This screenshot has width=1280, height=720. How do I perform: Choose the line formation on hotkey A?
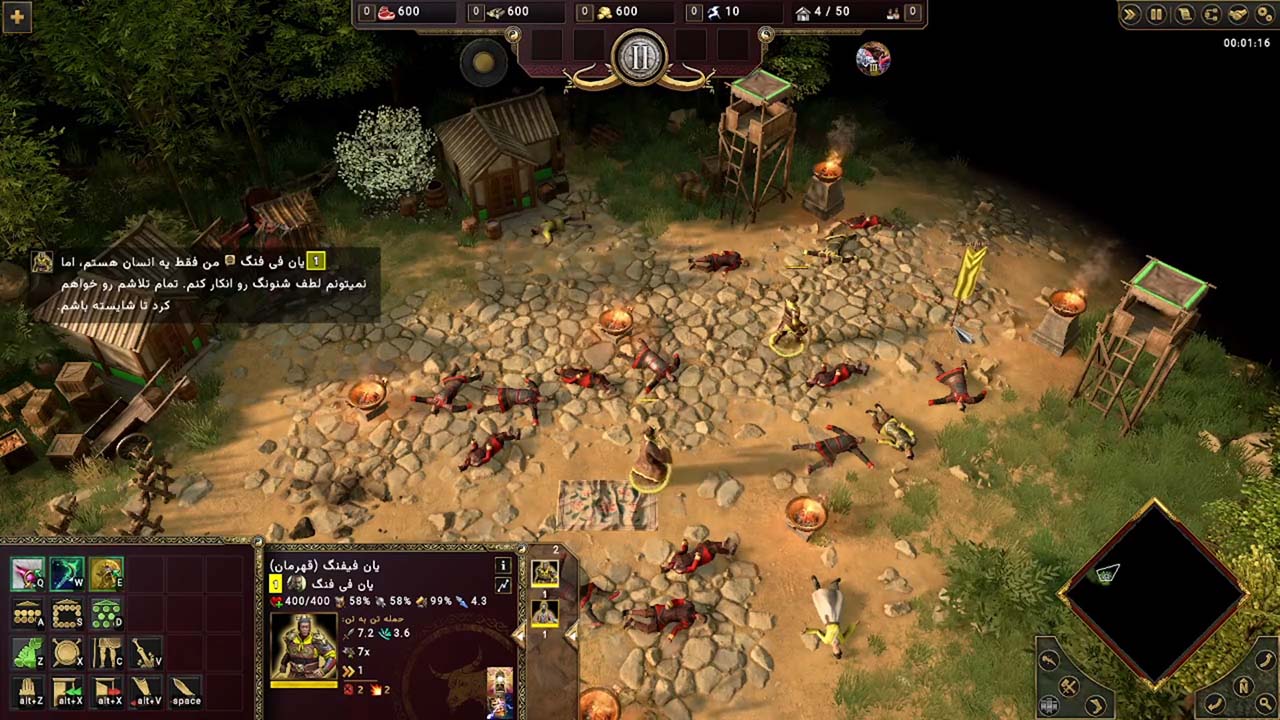[28, 614]
